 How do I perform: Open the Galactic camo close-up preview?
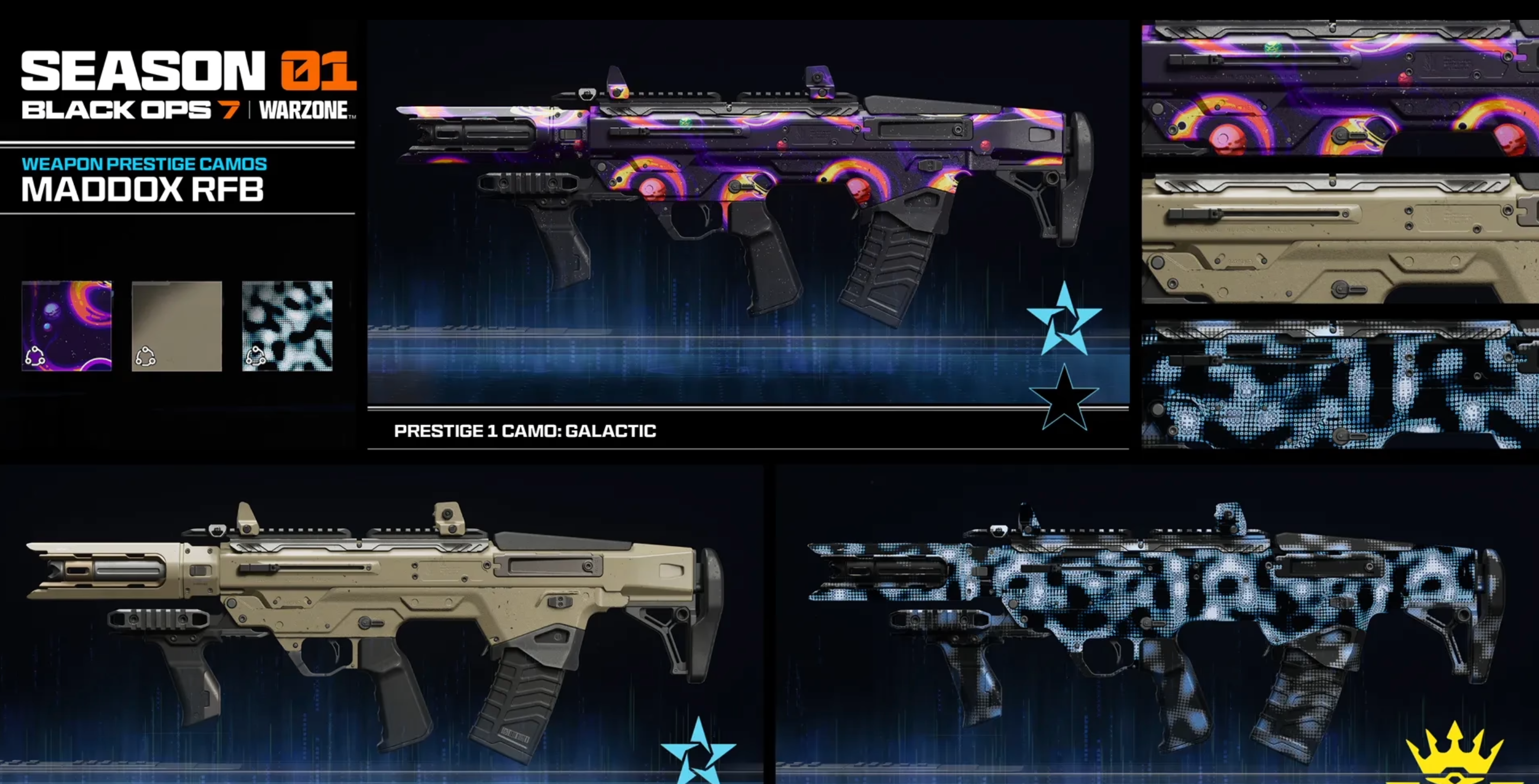pos(1339,88)
